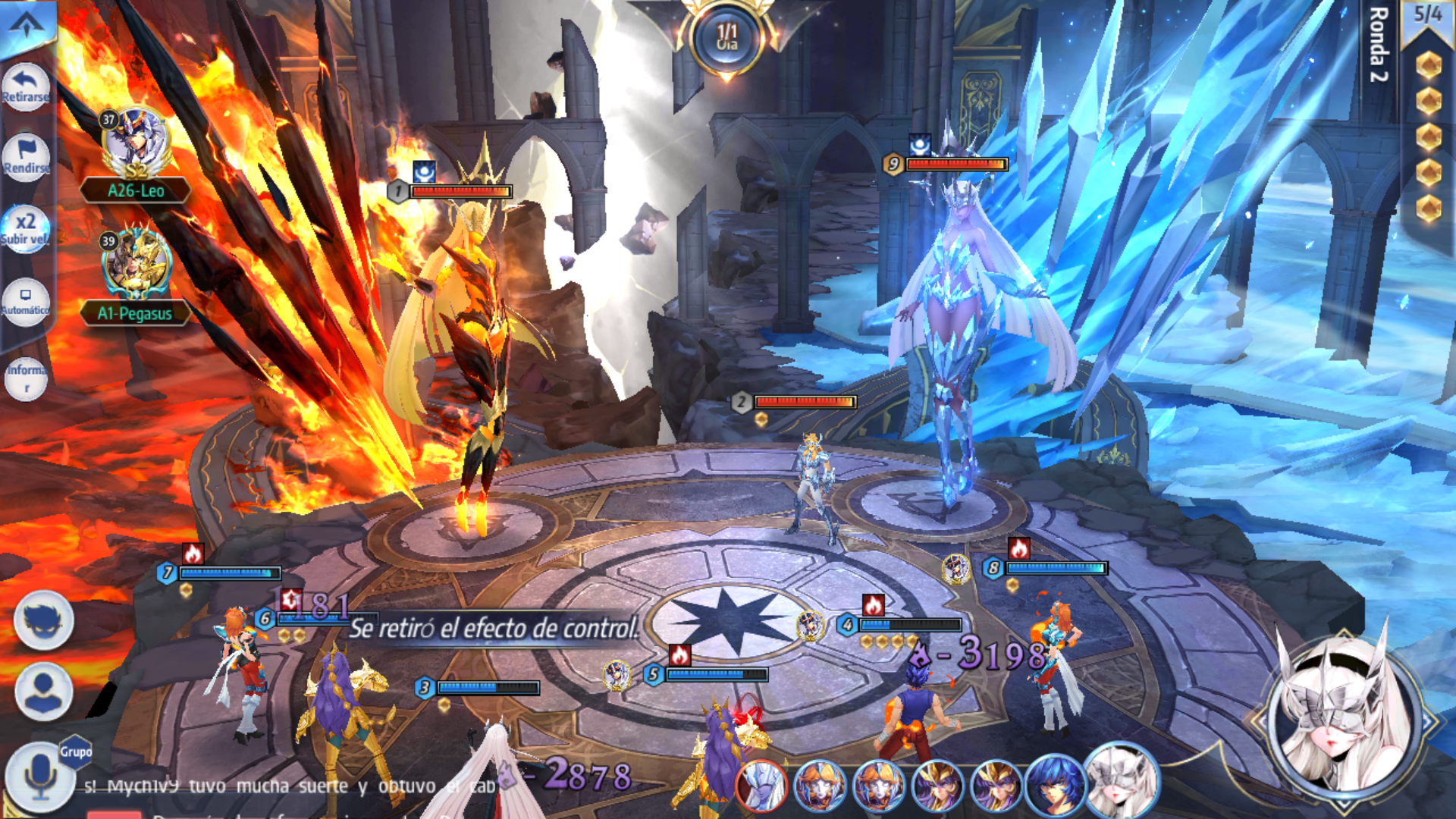Click the Retirarse back-arrow button
The height and width of the screenshot is (819, 1456).
25,85
